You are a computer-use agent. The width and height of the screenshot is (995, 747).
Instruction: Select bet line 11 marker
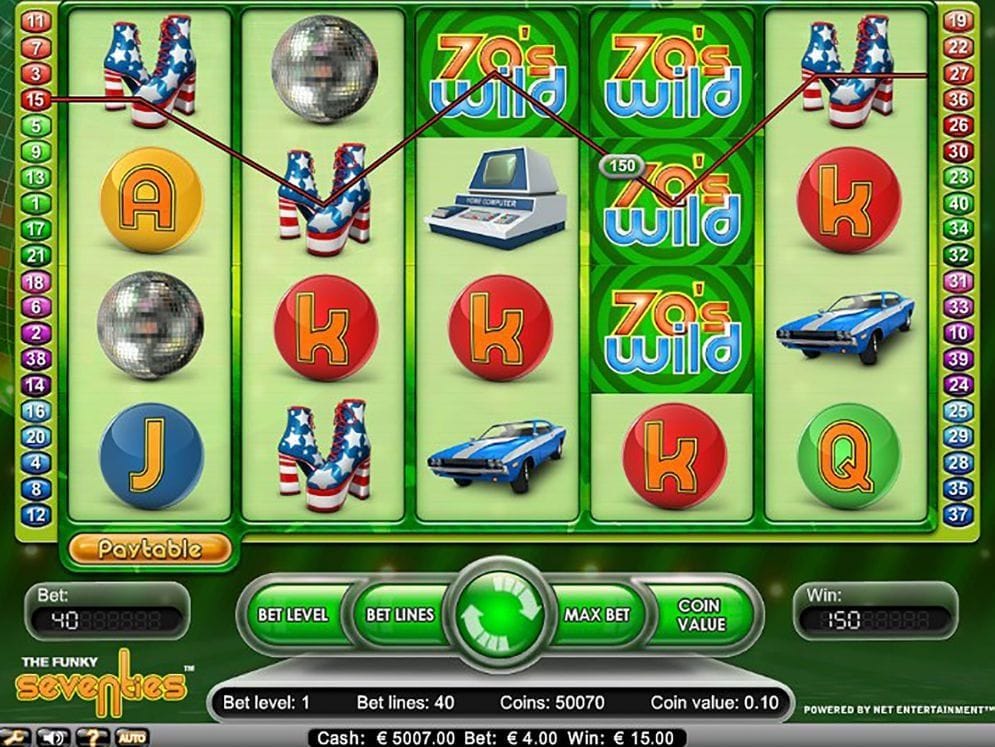pyautogui.click(x=35, y=21)
